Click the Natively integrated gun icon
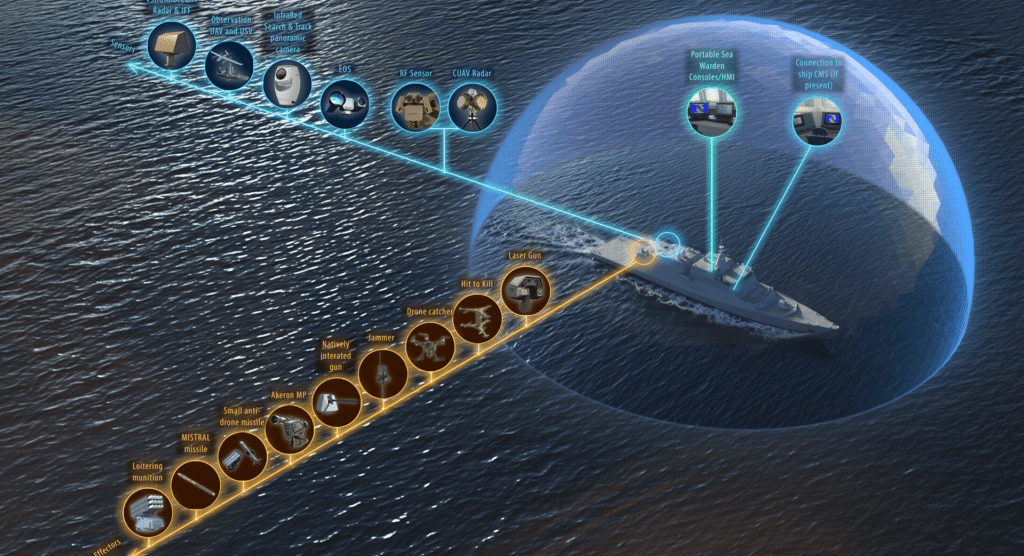Viewport: 1024px width, 556px height. [336, 402]
